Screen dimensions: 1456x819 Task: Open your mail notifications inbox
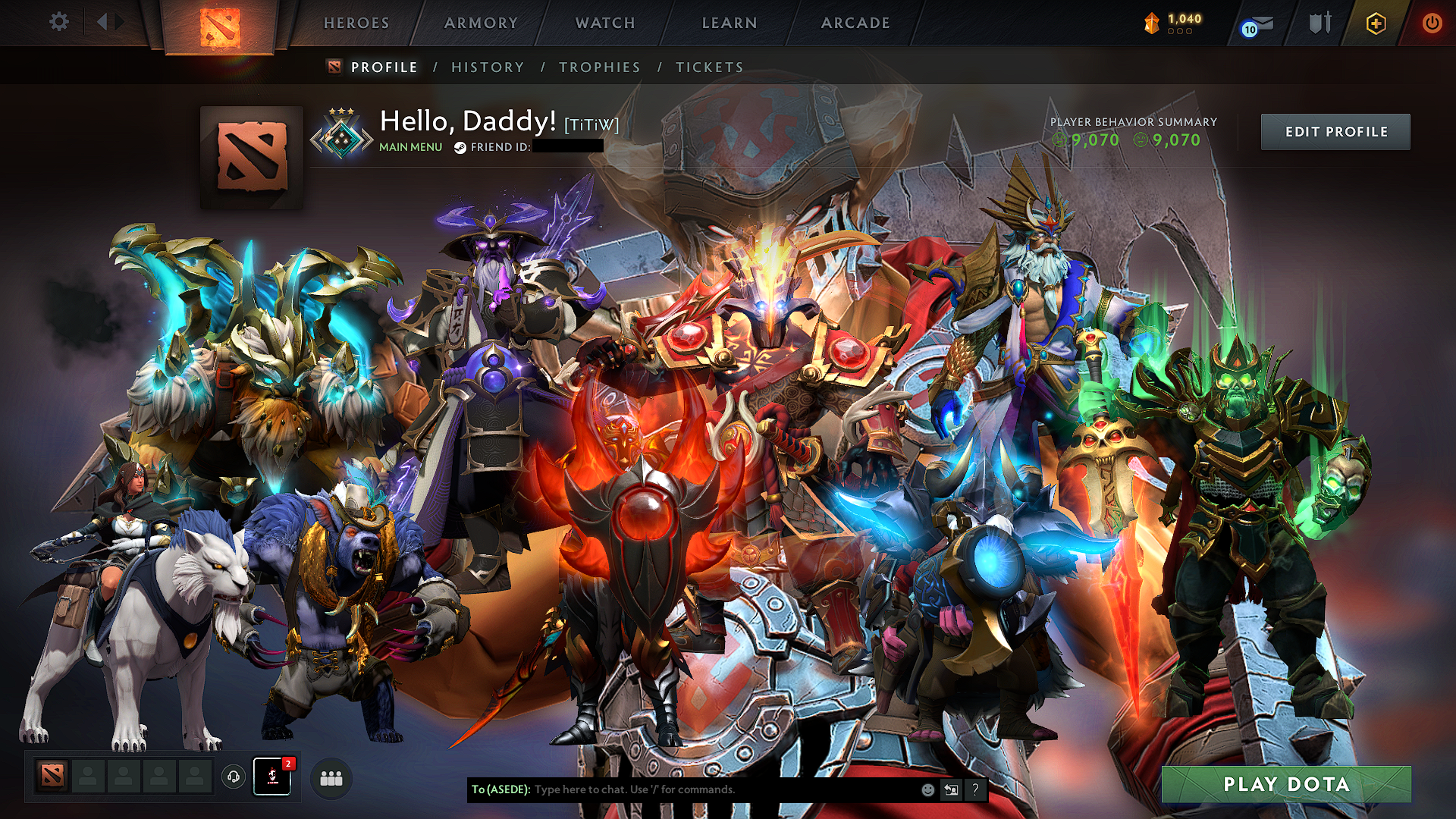[x=1254, y=23]
